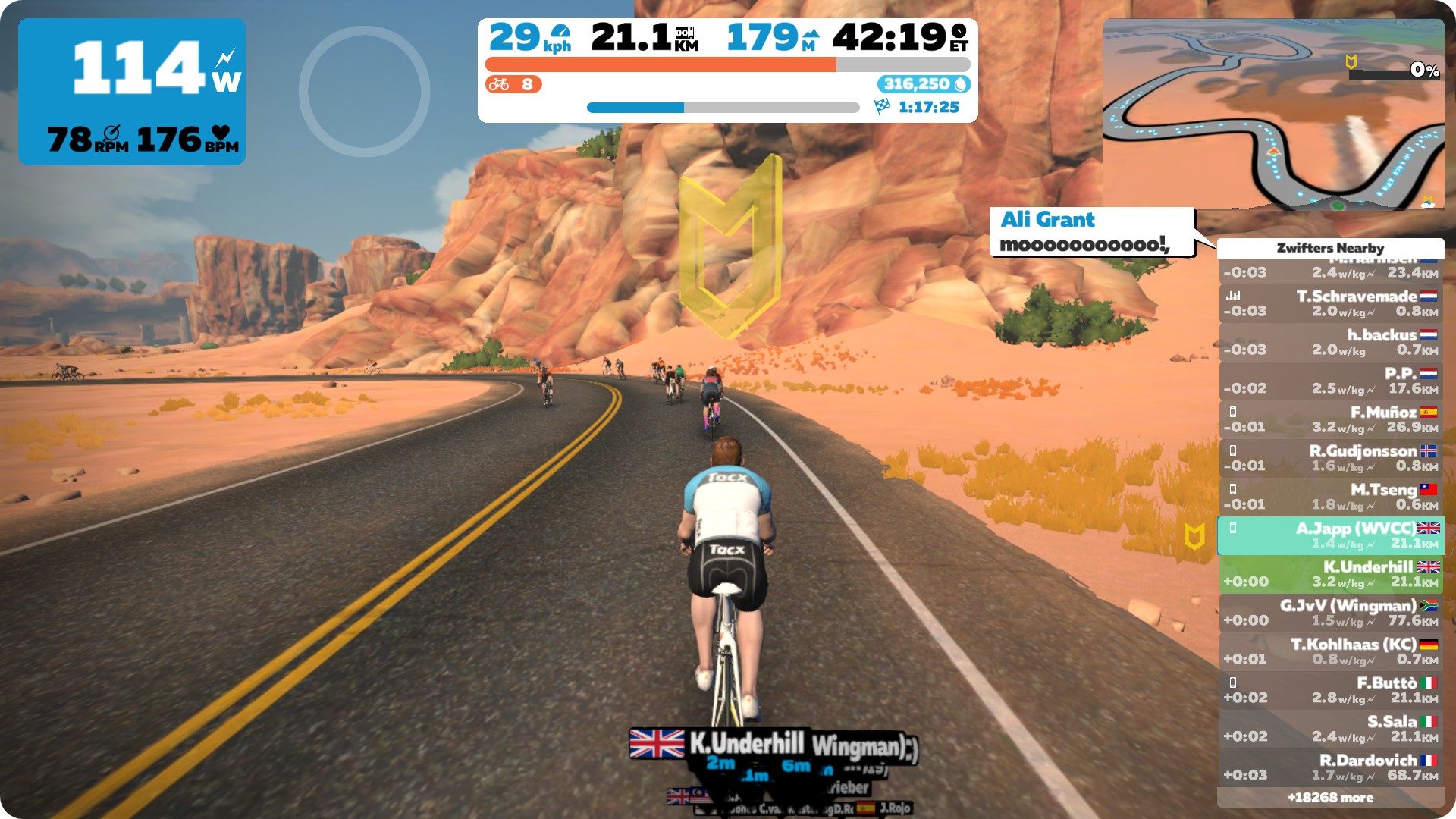Select rider F.Muñoz in the list

tap(1331, 419)
